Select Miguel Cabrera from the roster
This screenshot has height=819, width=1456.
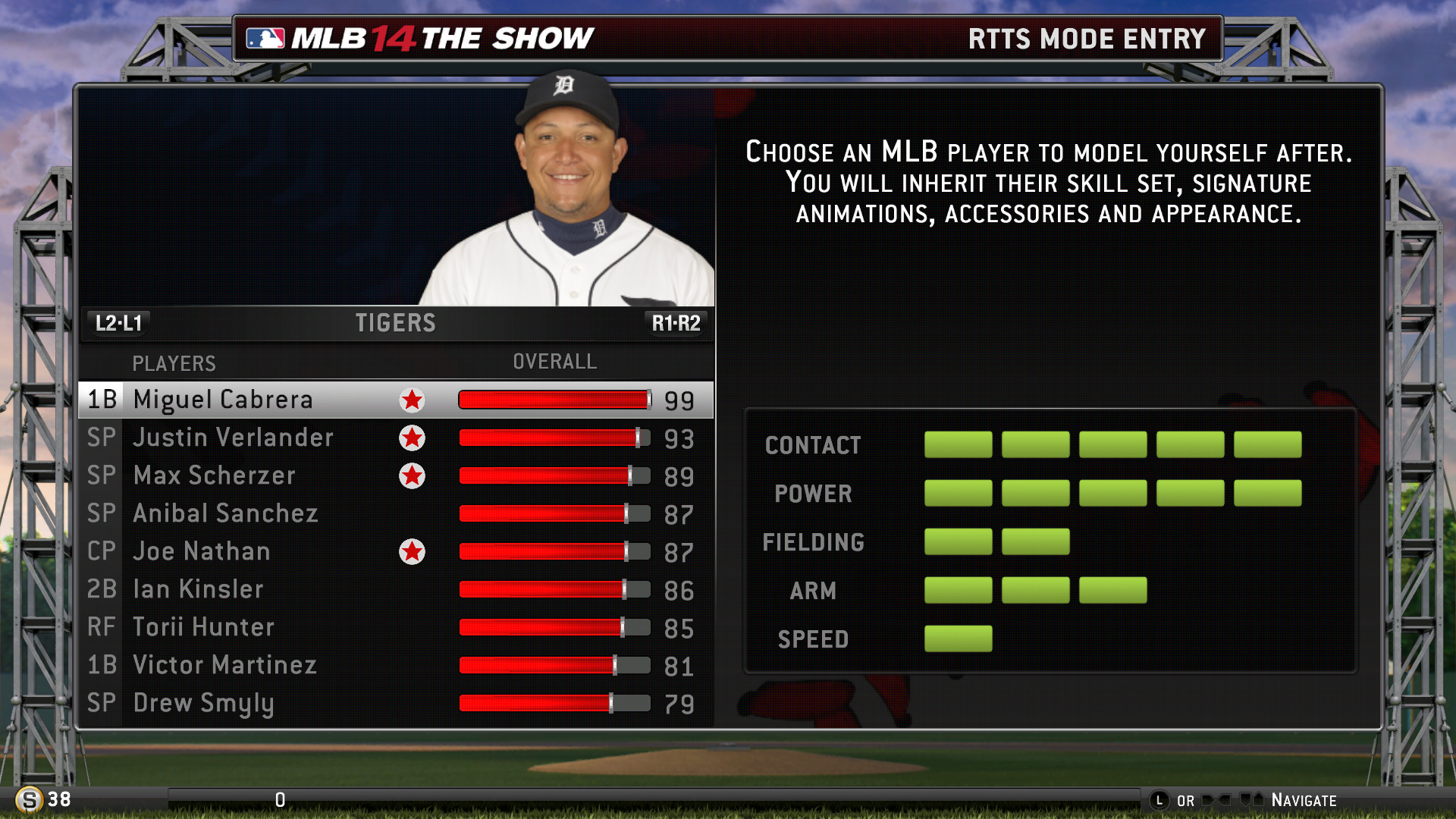point(223,400)
